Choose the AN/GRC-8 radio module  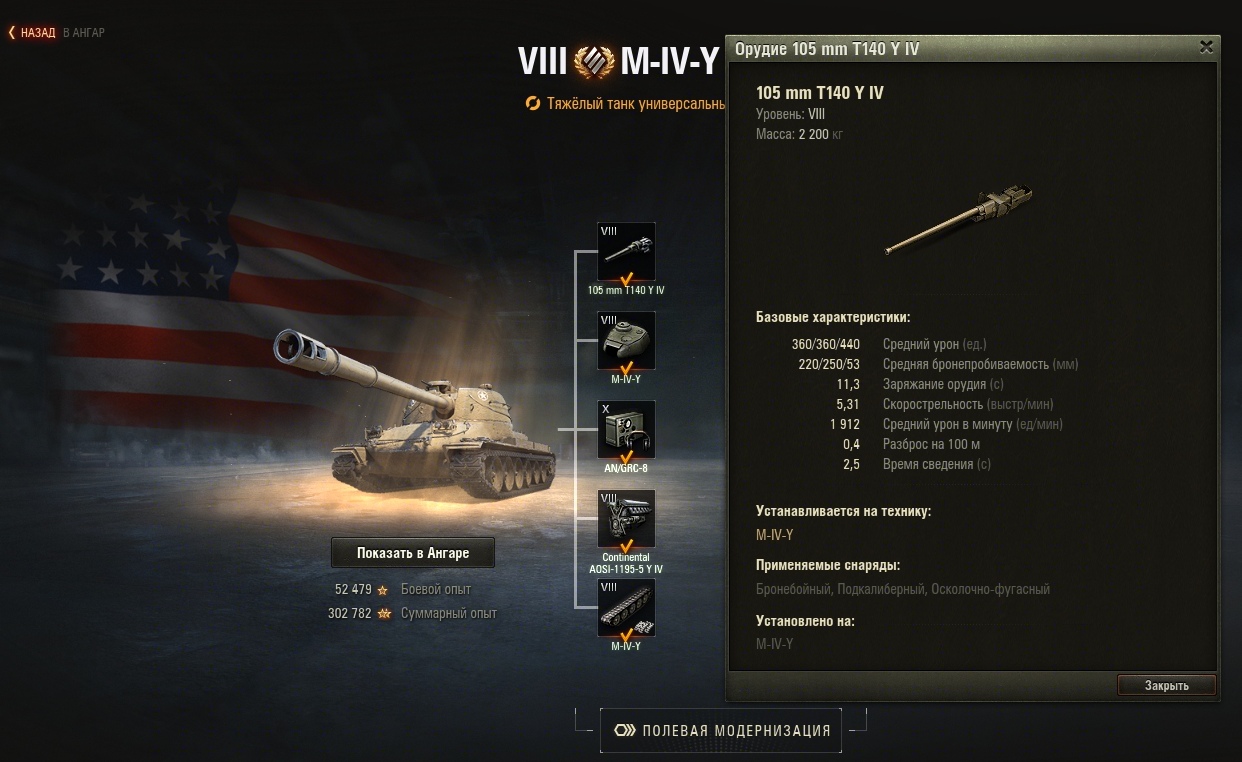[626, 430]
